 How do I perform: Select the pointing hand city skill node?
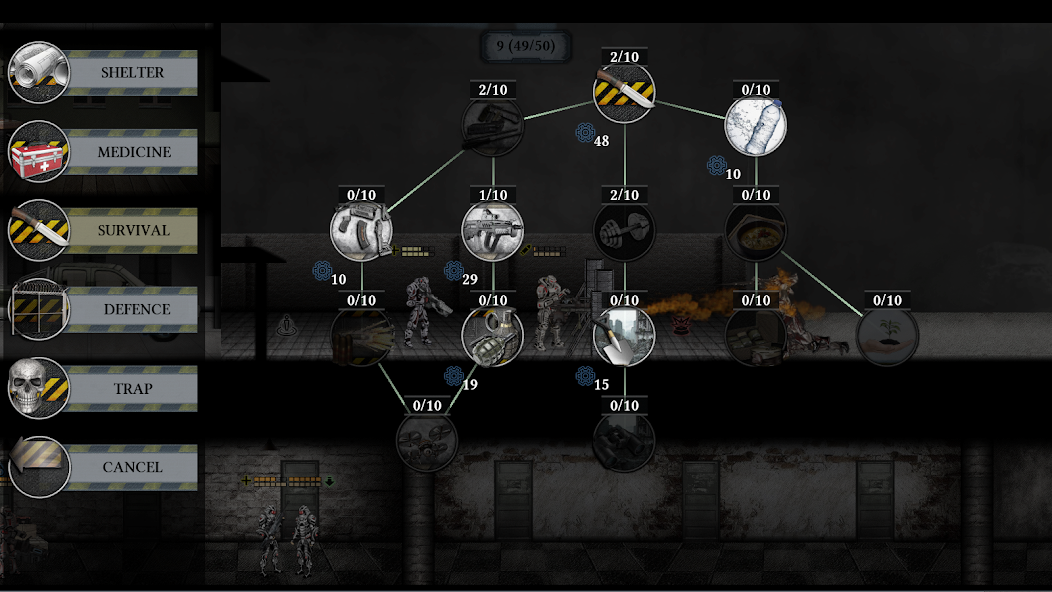[624, 336]
